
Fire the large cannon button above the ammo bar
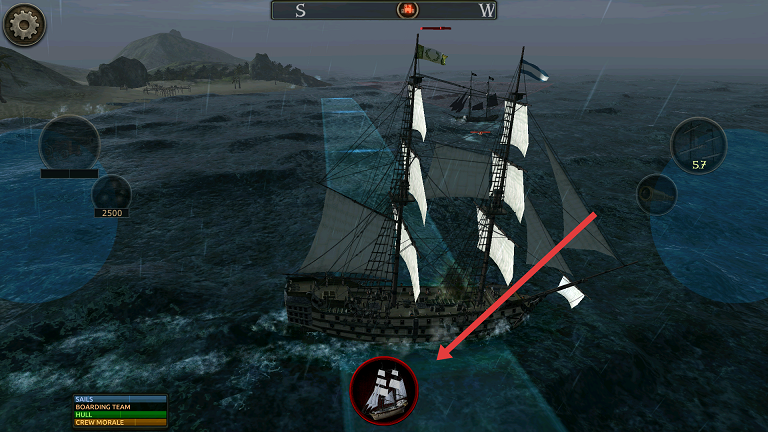click(69, 144)
